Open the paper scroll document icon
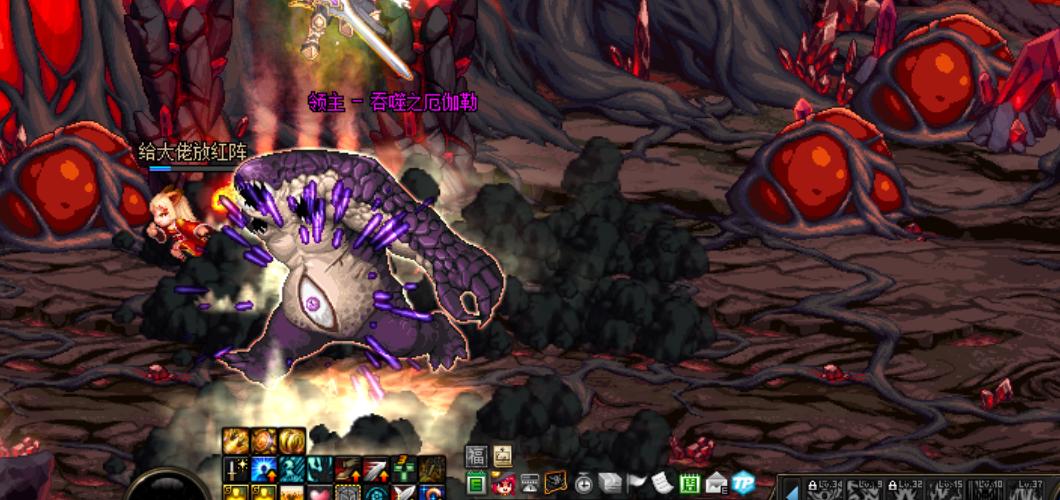 pyautogui.click(x=662, y=484)
